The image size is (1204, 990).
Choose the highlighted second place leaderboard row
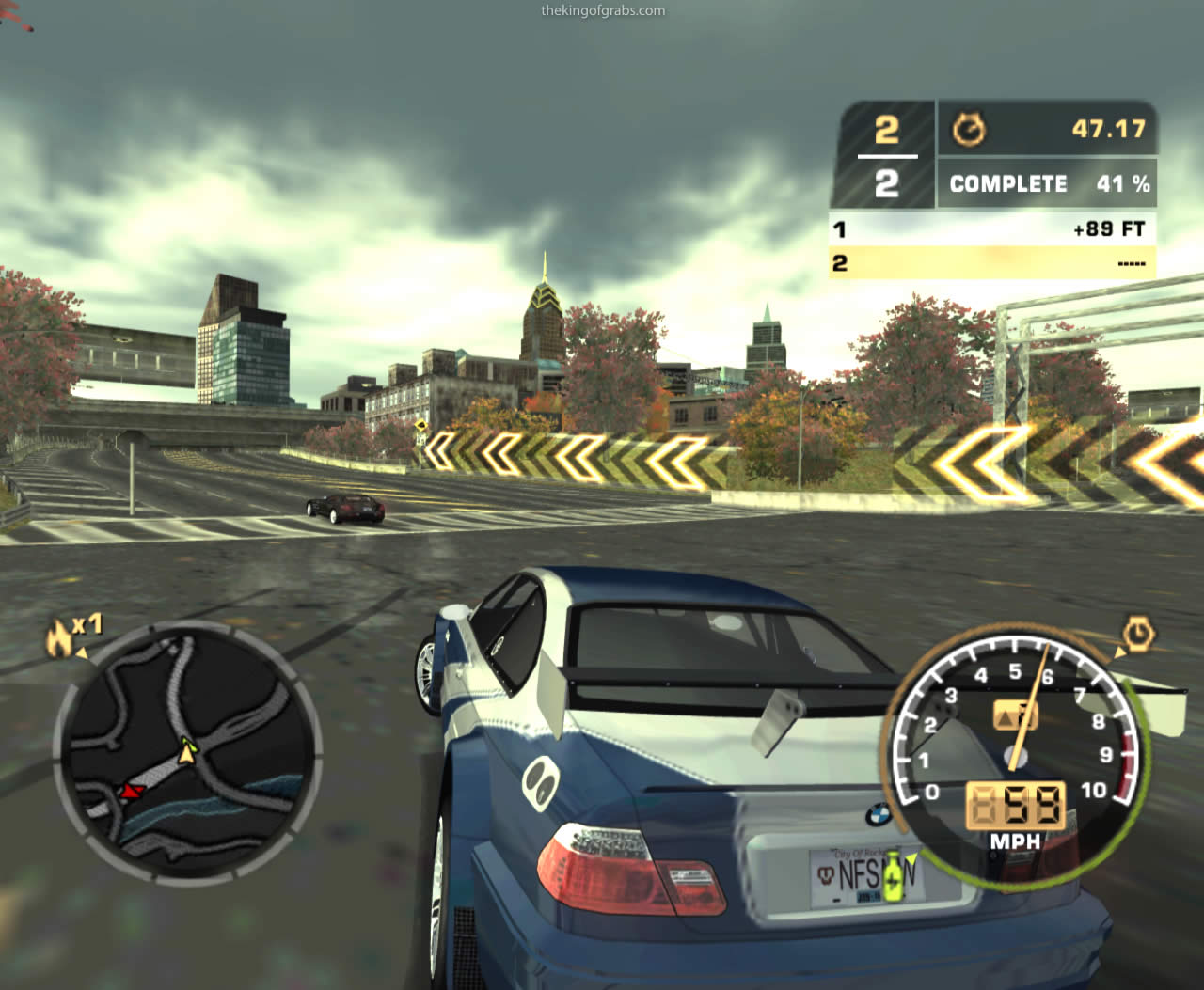(991, 263)
